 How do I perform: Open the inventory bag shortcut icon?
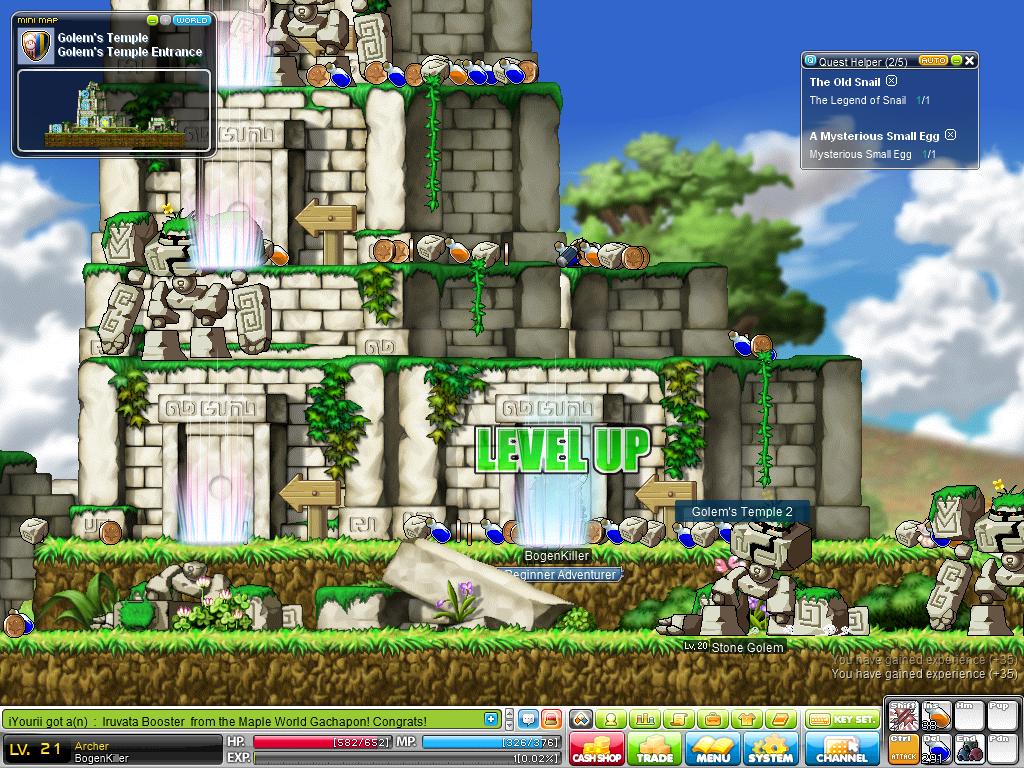[x=712, y=719]
